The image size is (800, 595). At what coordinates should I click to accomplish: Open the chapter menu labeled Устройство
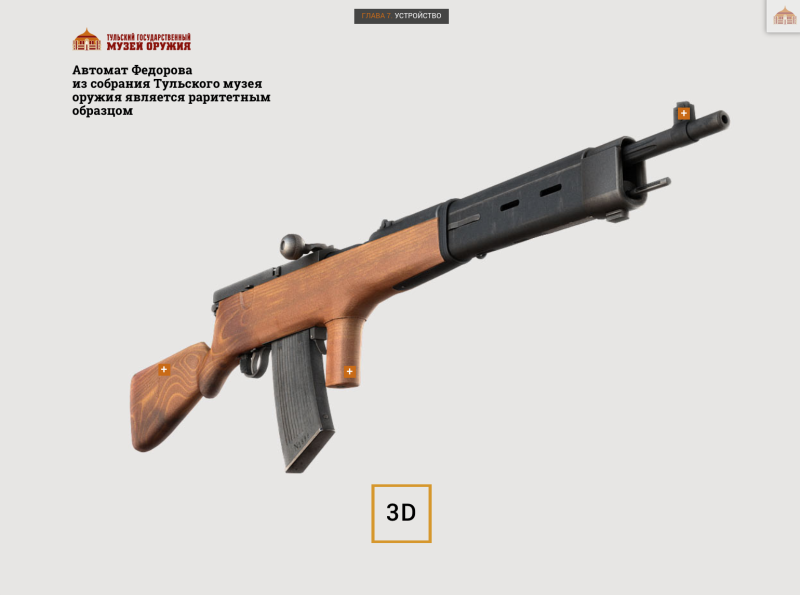tap(401, 16)
